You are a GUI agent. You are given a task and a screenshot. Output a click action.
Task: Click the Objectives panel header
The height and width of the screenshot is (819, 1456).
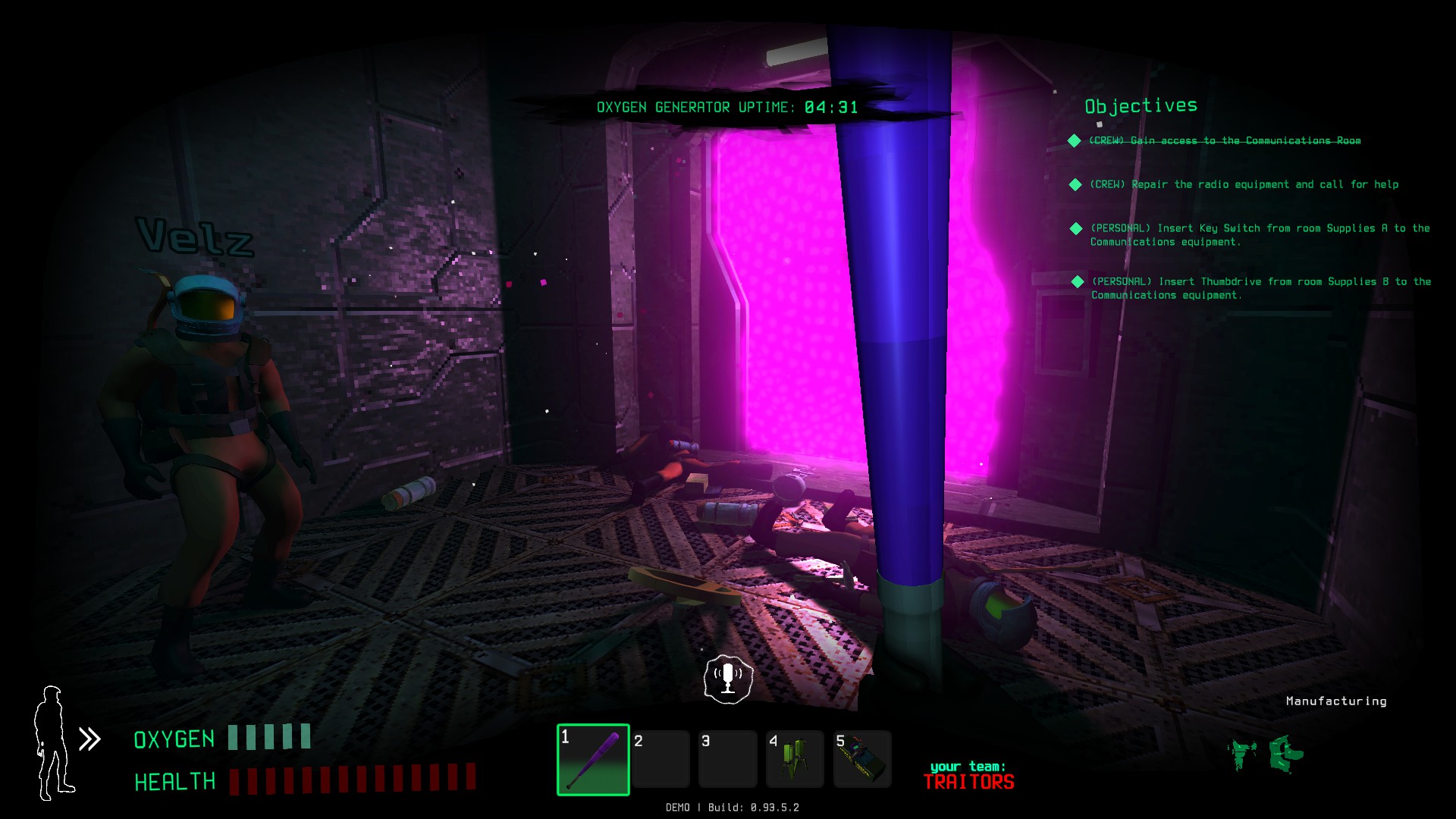(1141, 106)
